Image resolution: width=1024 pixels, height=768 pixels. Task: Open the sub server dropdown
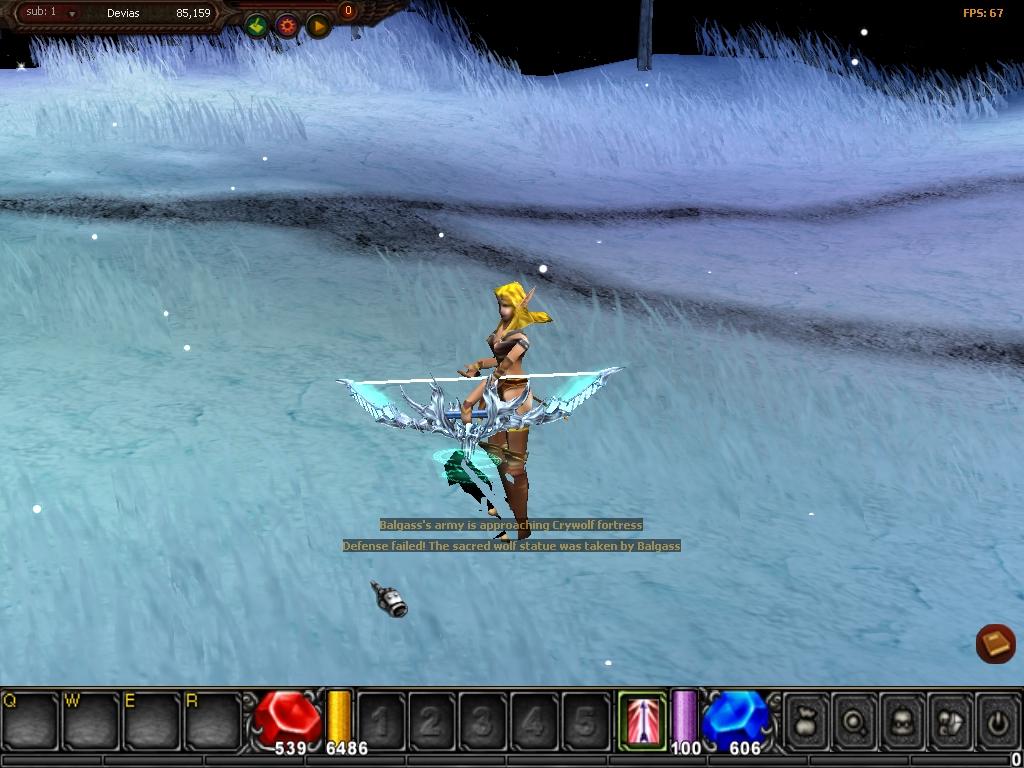point(72,14)
